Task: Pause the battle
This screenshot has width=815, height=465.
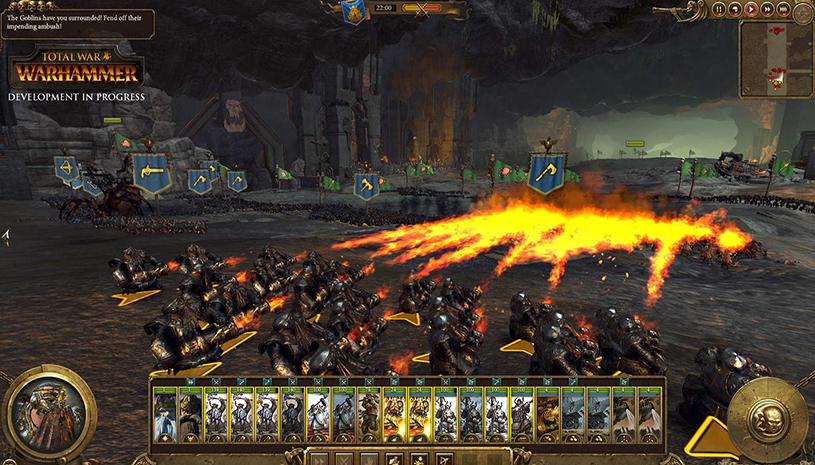Action: click(x=719, y=9)
